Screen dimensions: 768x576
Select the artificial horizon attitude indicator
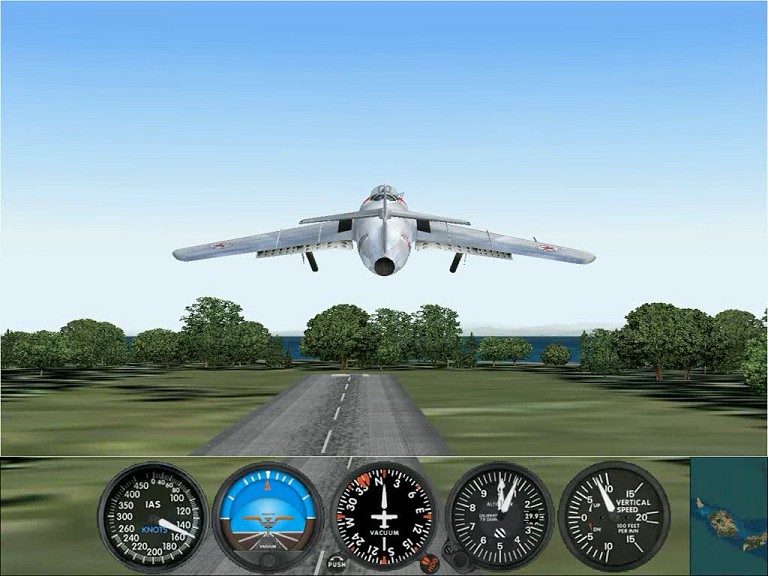coord(268,516)
